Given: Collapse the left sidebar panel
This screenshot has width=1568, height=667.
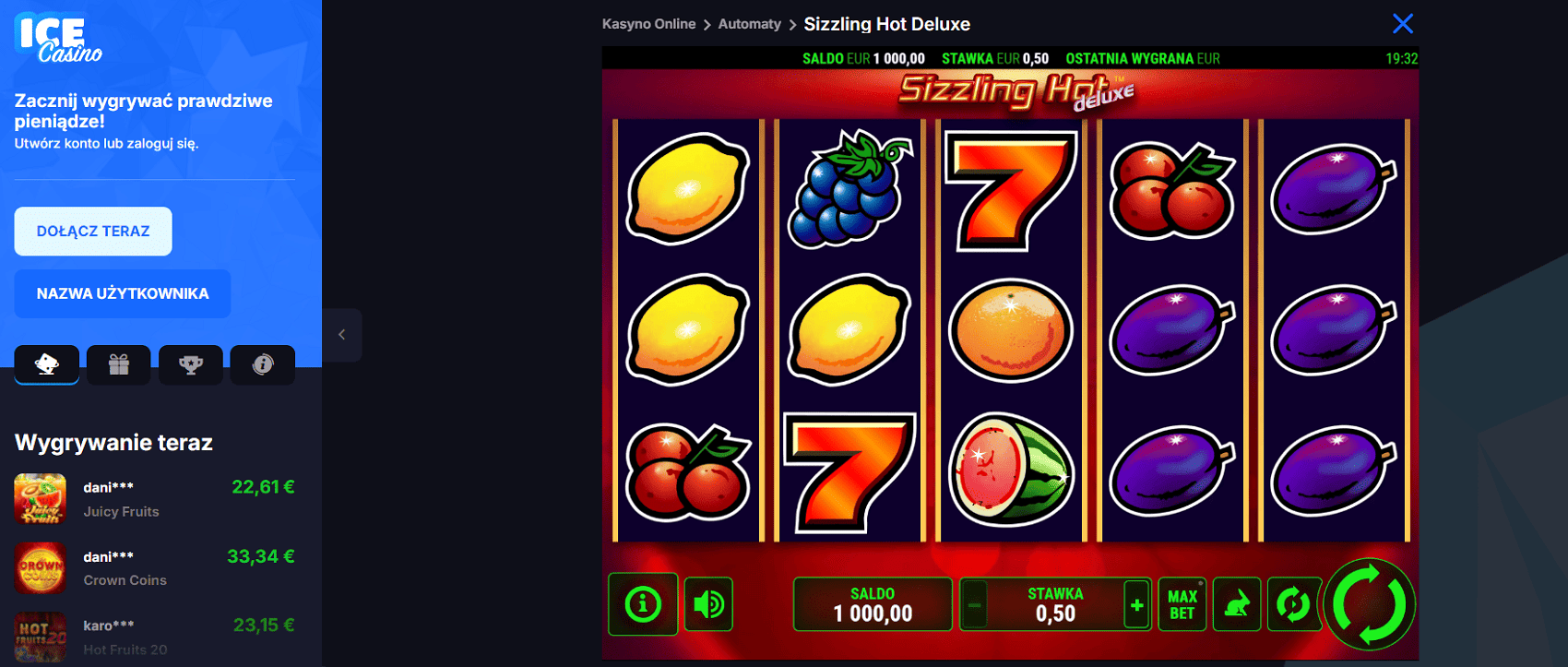Looking at the screenshot, I should (342, 335).
